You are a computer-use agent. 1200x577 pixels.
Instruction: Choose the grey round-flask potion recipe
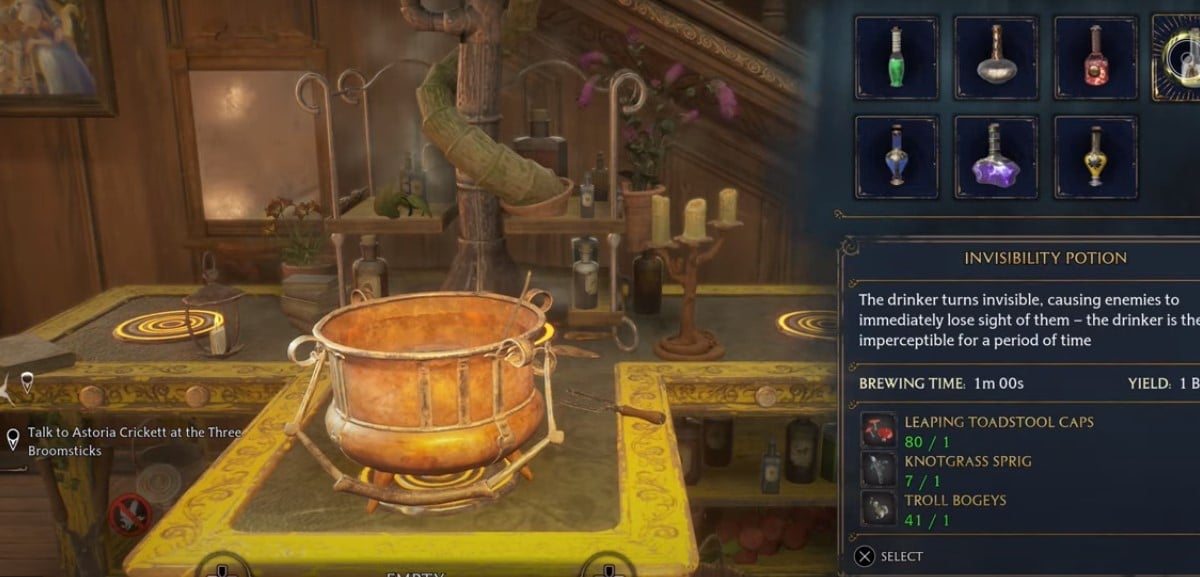(996, 57)
